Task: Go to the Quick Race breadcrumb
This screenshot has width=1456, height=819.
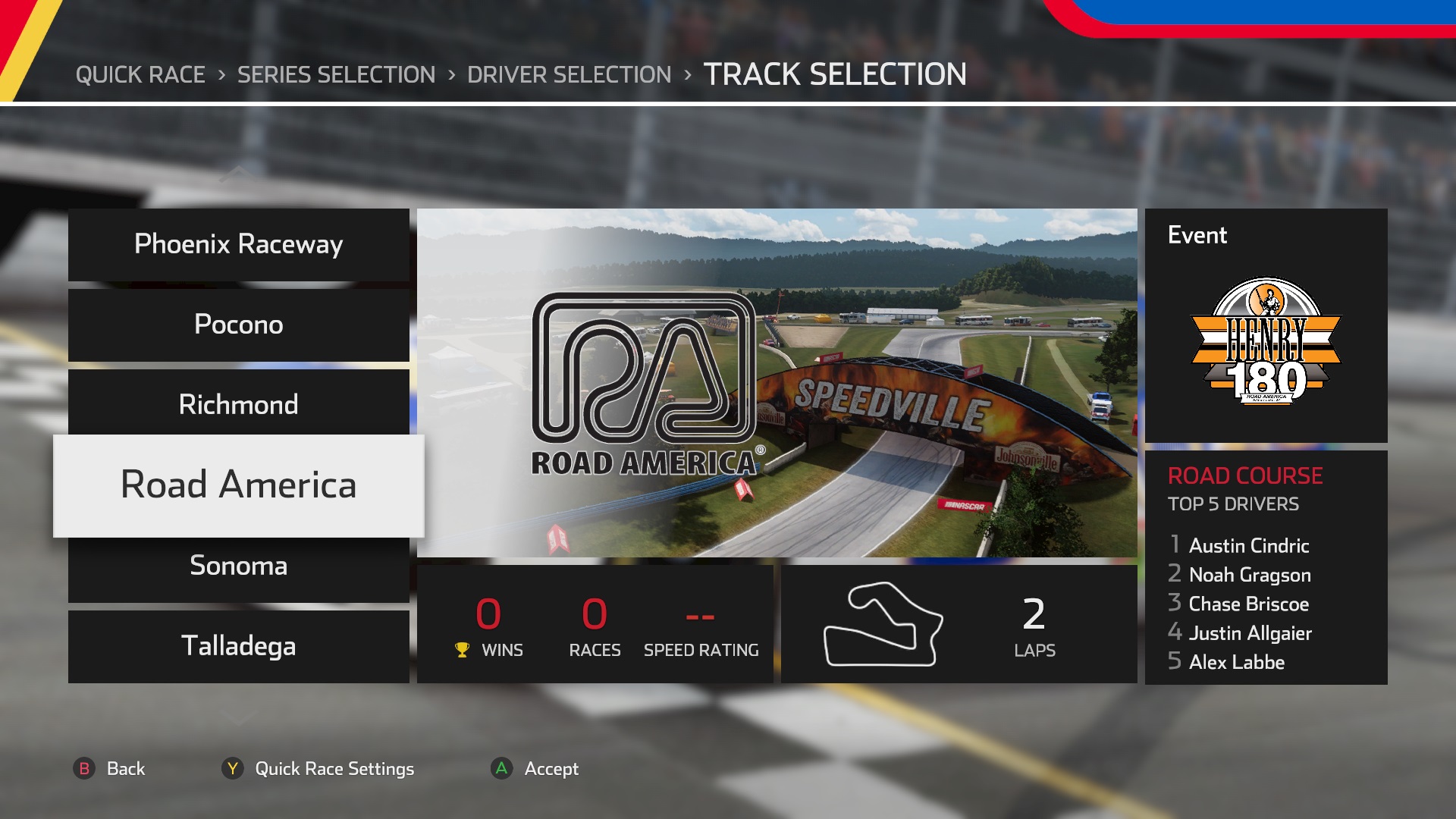Action: [x=140, y=74]
